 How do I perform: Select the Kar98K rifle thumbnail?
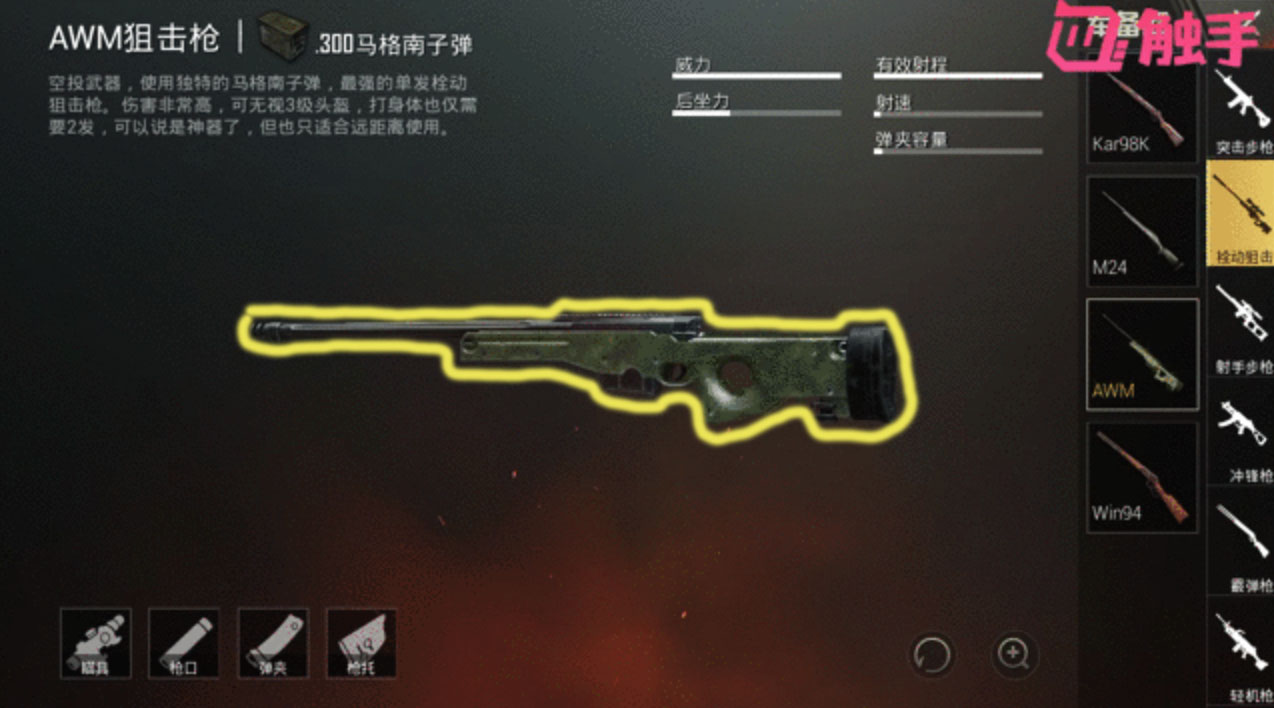1141,112
